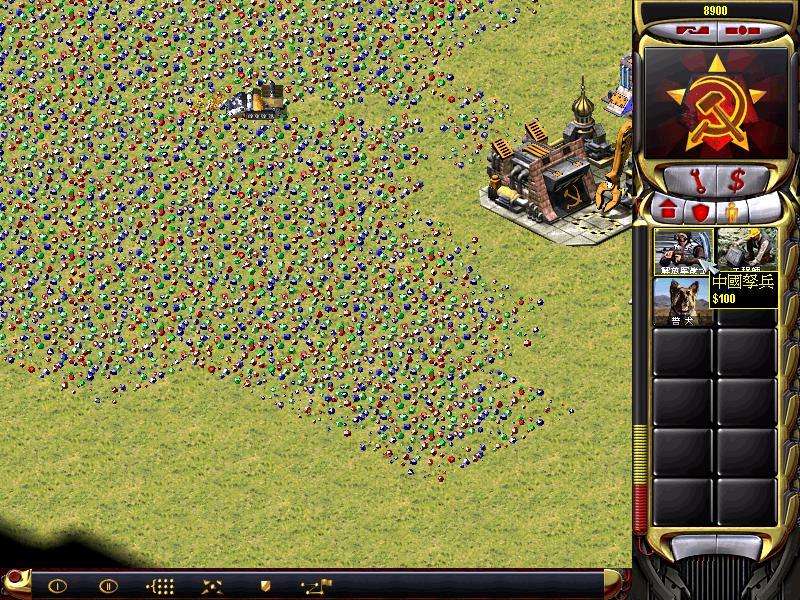Switch to the structures build tab
Image resolution: width=800 pixels, height=600 pixels.
pos(669,212)
